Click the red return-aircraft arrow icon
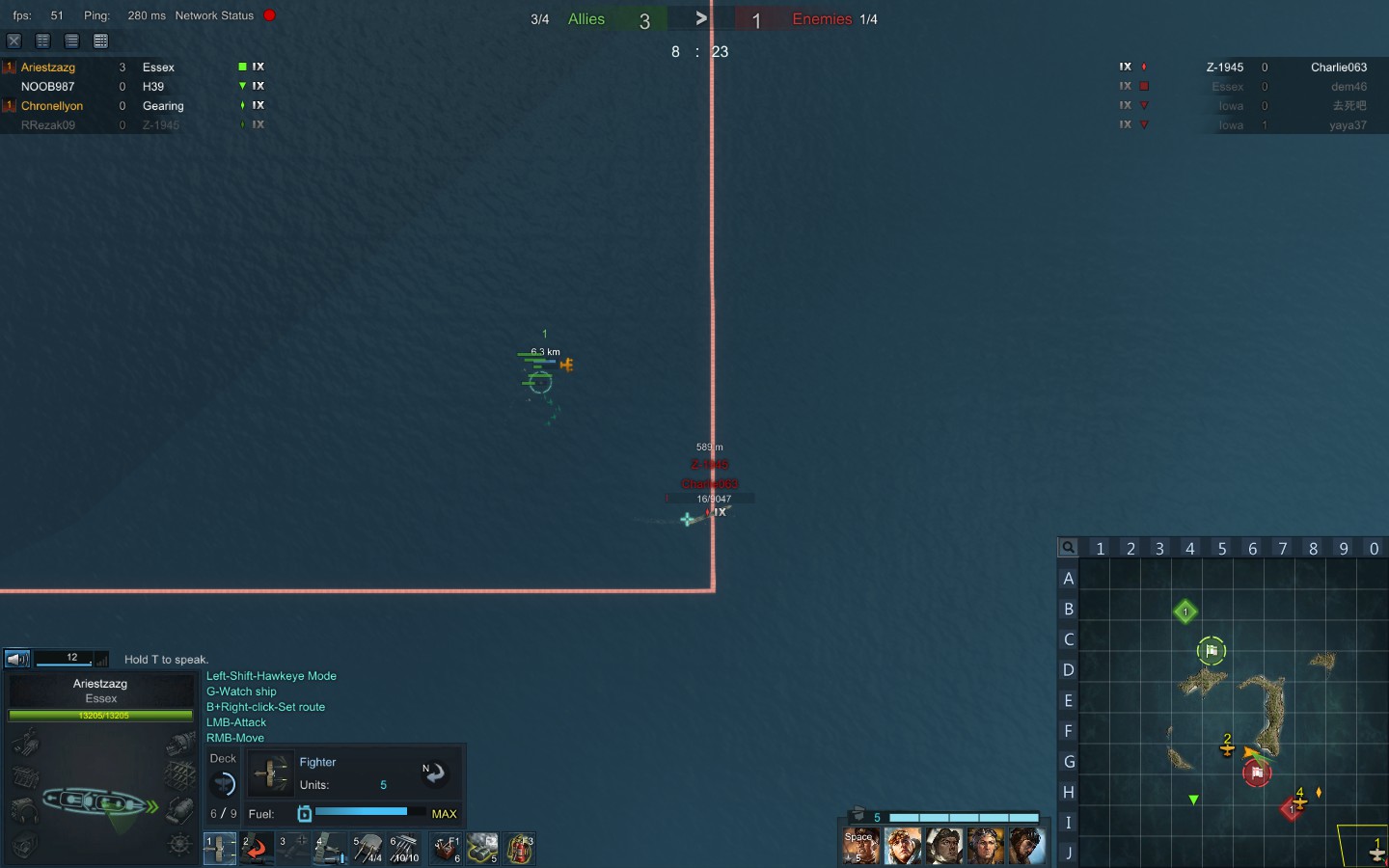Viewport: 1389px width, 868px height. tap(256, 849)
